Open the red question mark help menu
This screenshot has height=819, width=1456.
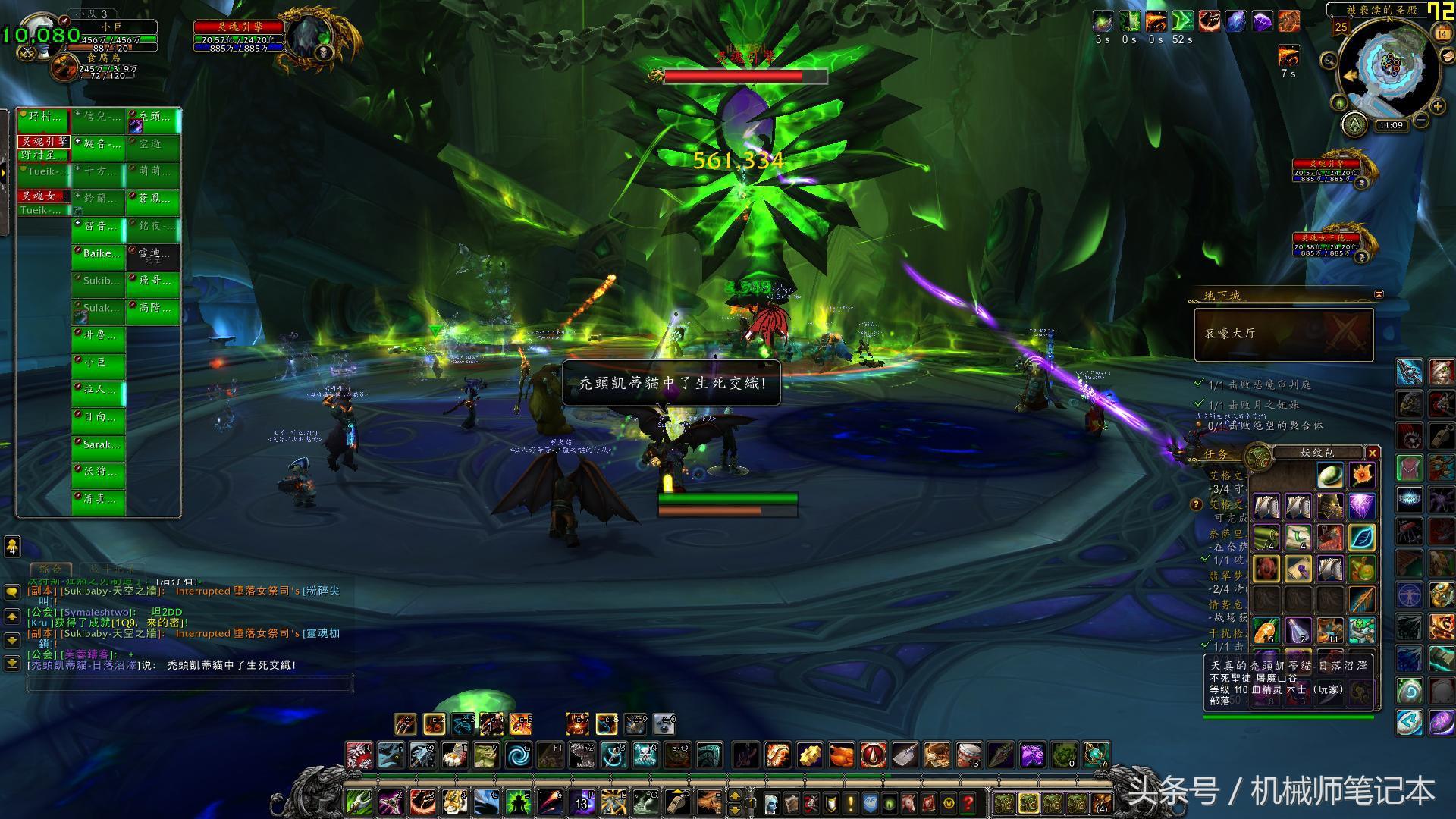(968, 802)
